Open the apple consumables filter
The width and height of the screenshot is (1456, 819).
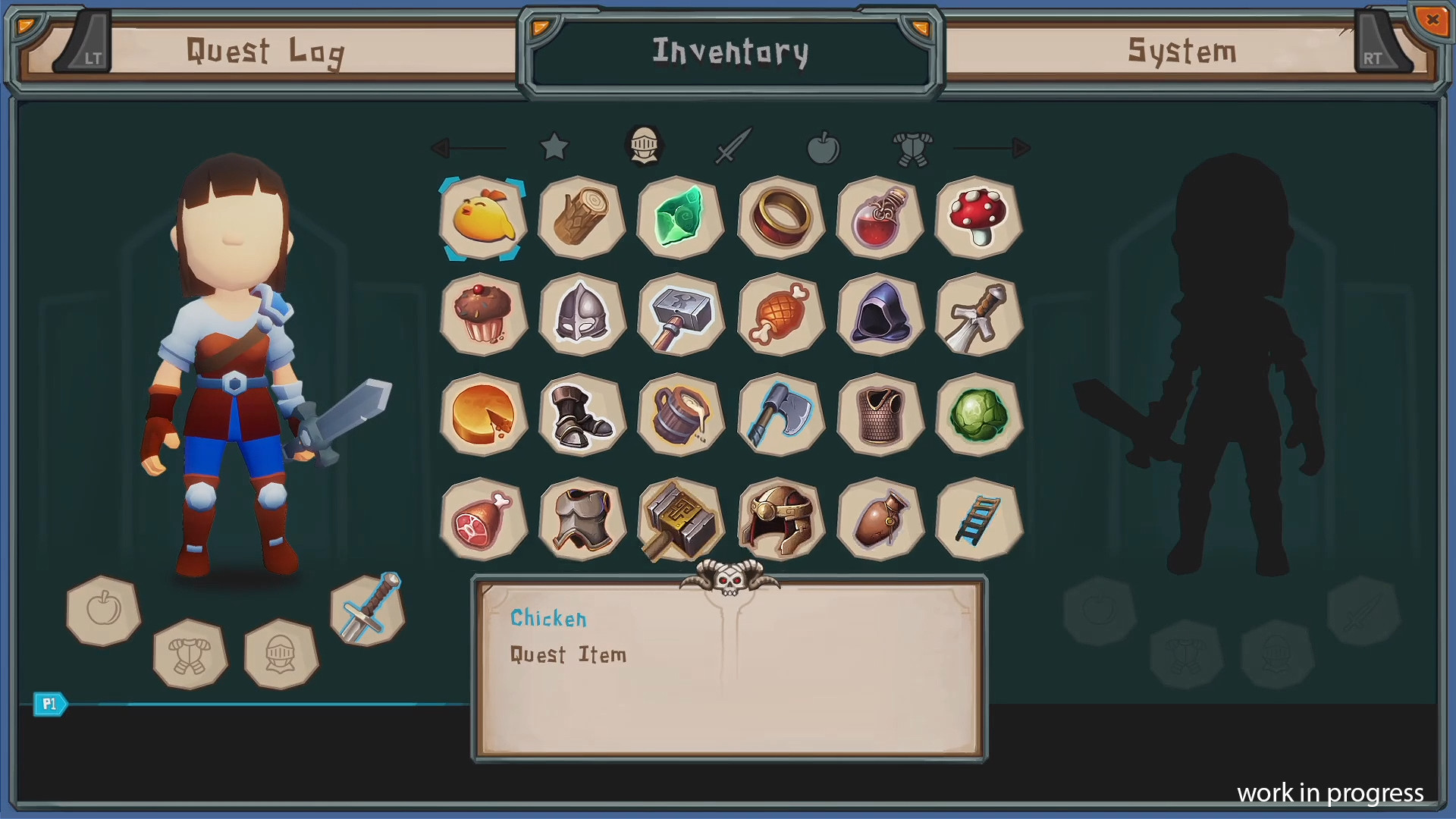824,147
